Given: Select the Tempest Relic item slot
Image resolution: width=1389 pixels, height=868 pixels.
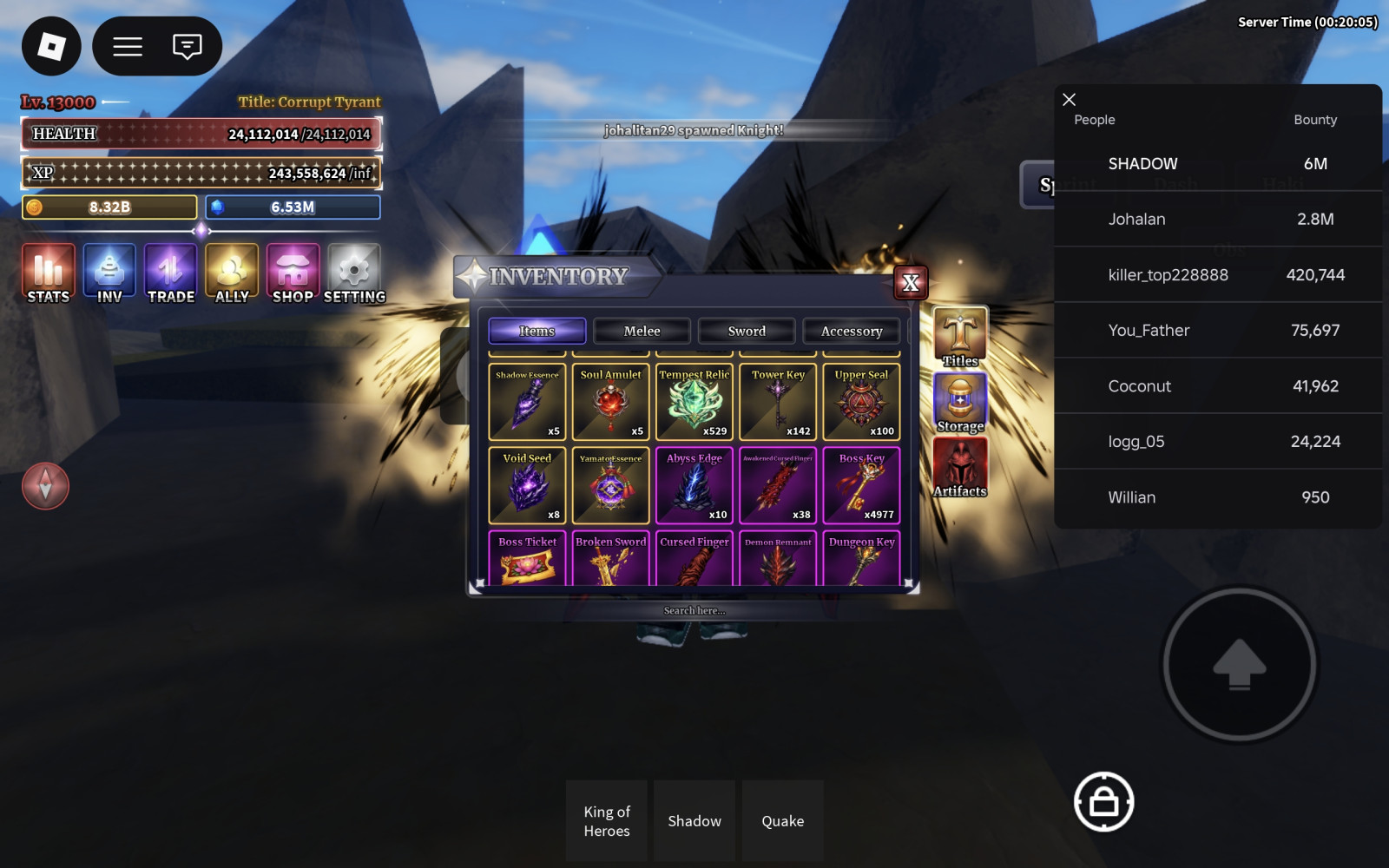Looking at the screenshot, I should pyautogui.click(x=694, y=402).
